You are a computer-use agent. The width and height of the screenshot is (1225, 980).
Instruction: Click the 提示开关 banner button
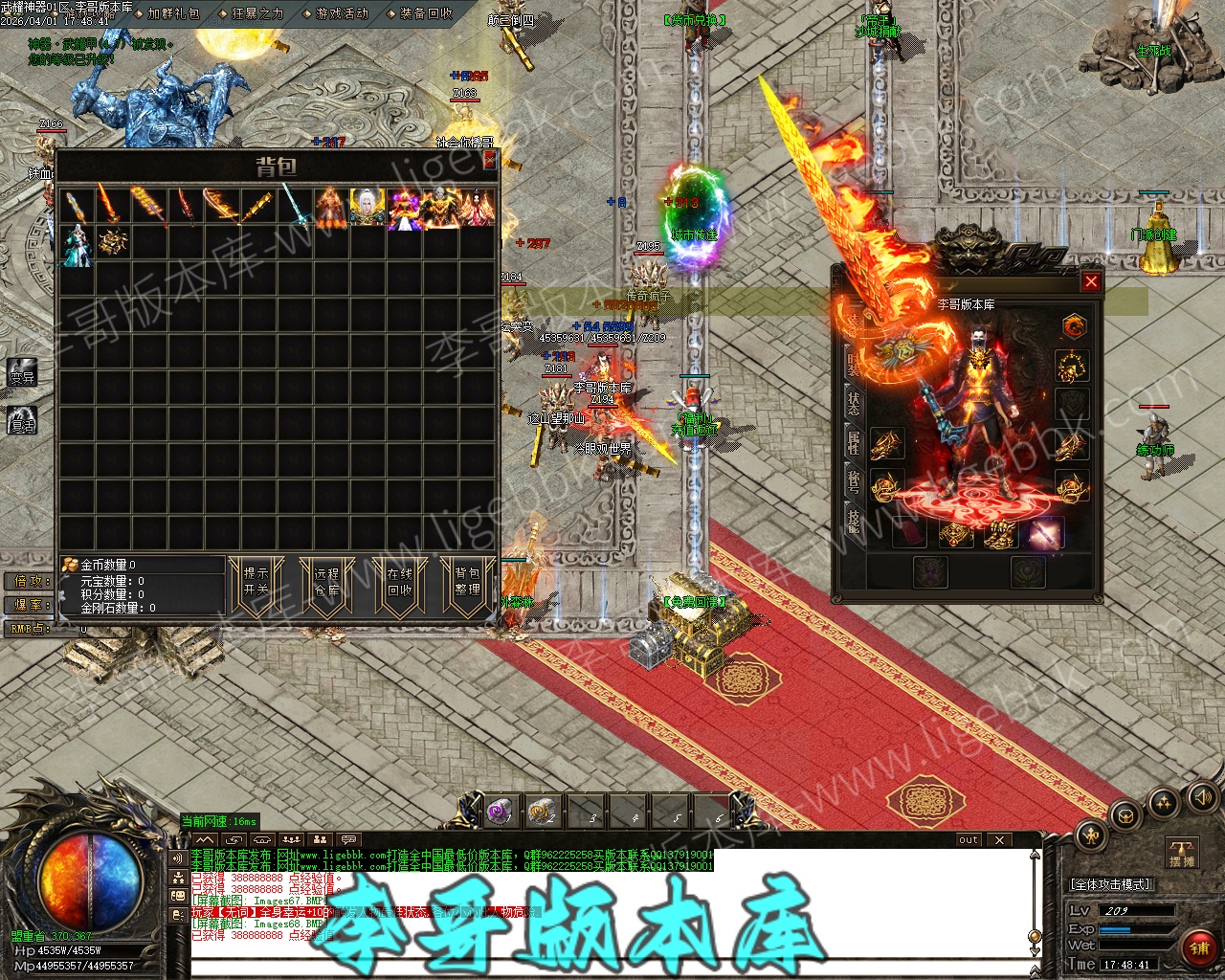[256, 582]
